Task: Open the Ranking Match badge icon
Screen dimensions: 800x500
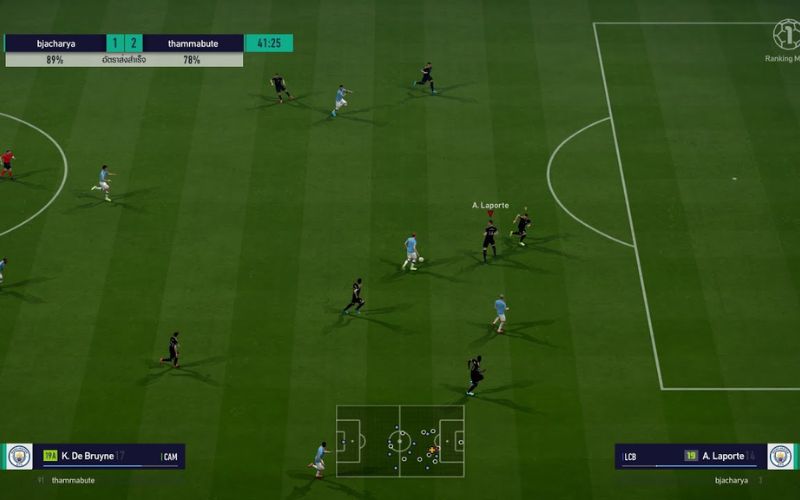Action: coord(786,35)
